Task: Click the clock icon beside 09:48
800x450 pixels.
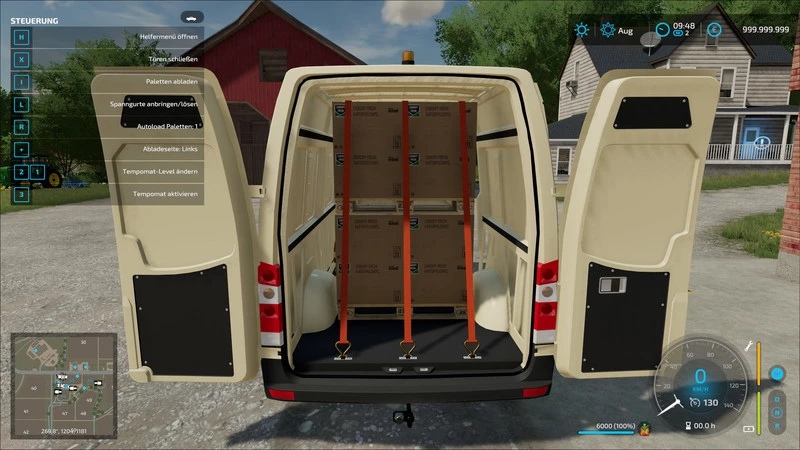Action: (663, 30)
